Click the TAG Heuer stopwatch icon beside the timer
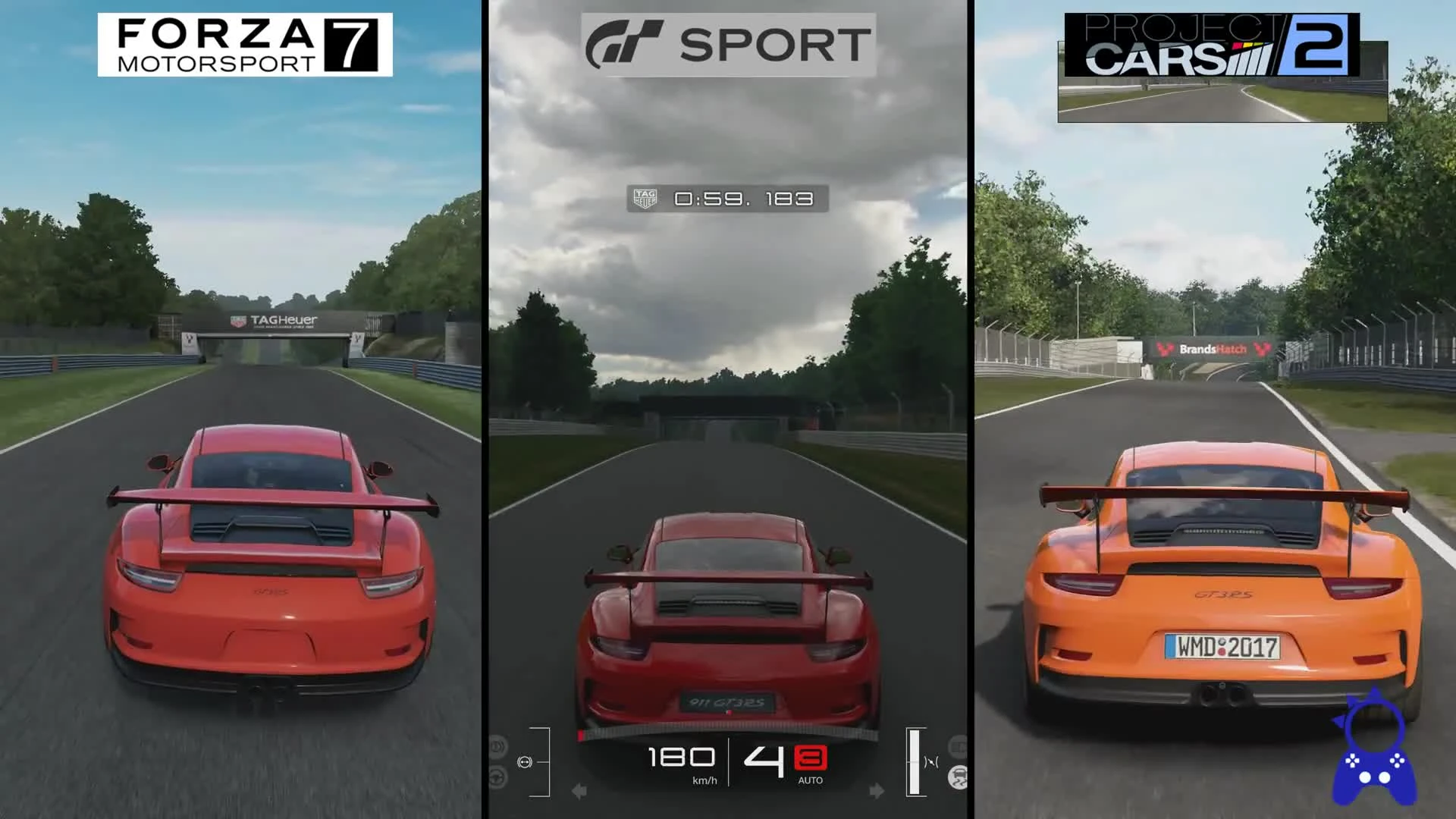The image size is (1456, 819). point(644,199)
